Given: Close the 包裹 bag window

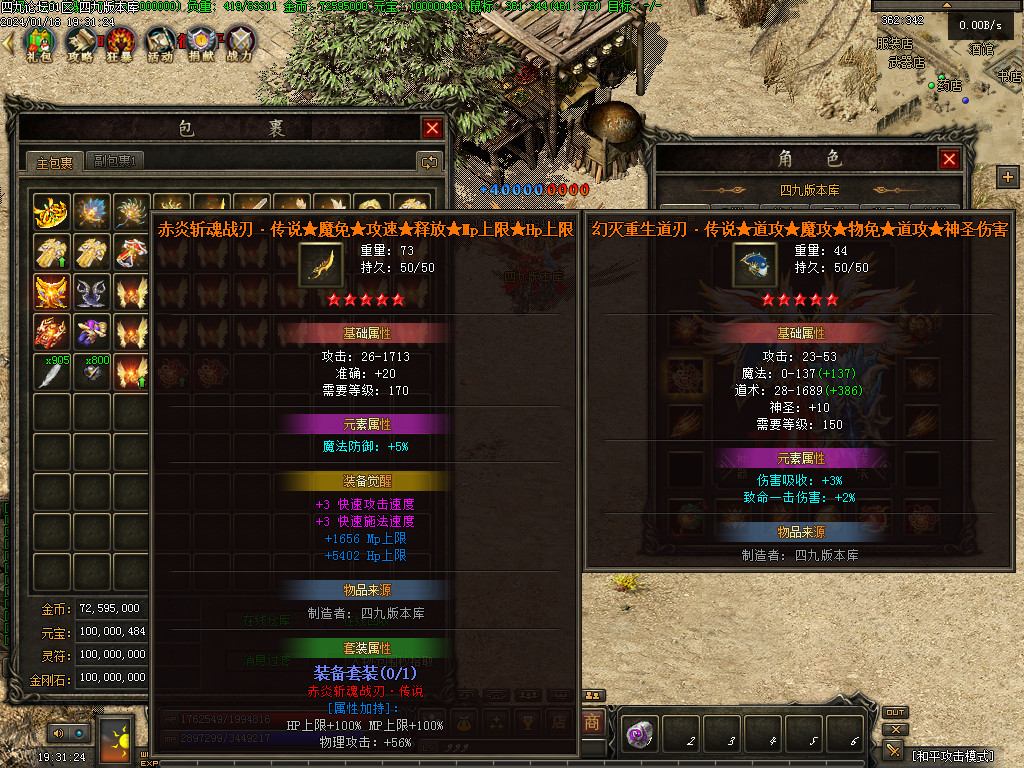Looking at the screenshot, I should click(x=432, y=128).
